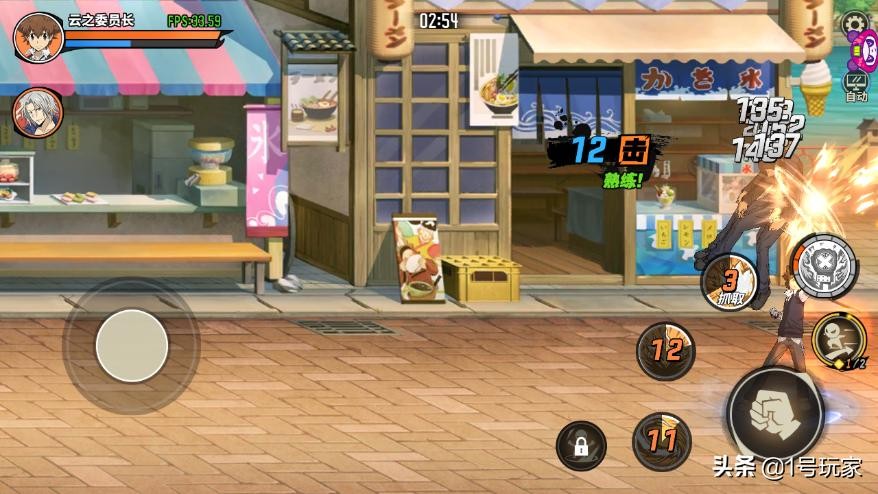The height and width of the screenshot is (494, 878).
Task: Select the brown-haired leader character portrait
Action: (38, 38)
